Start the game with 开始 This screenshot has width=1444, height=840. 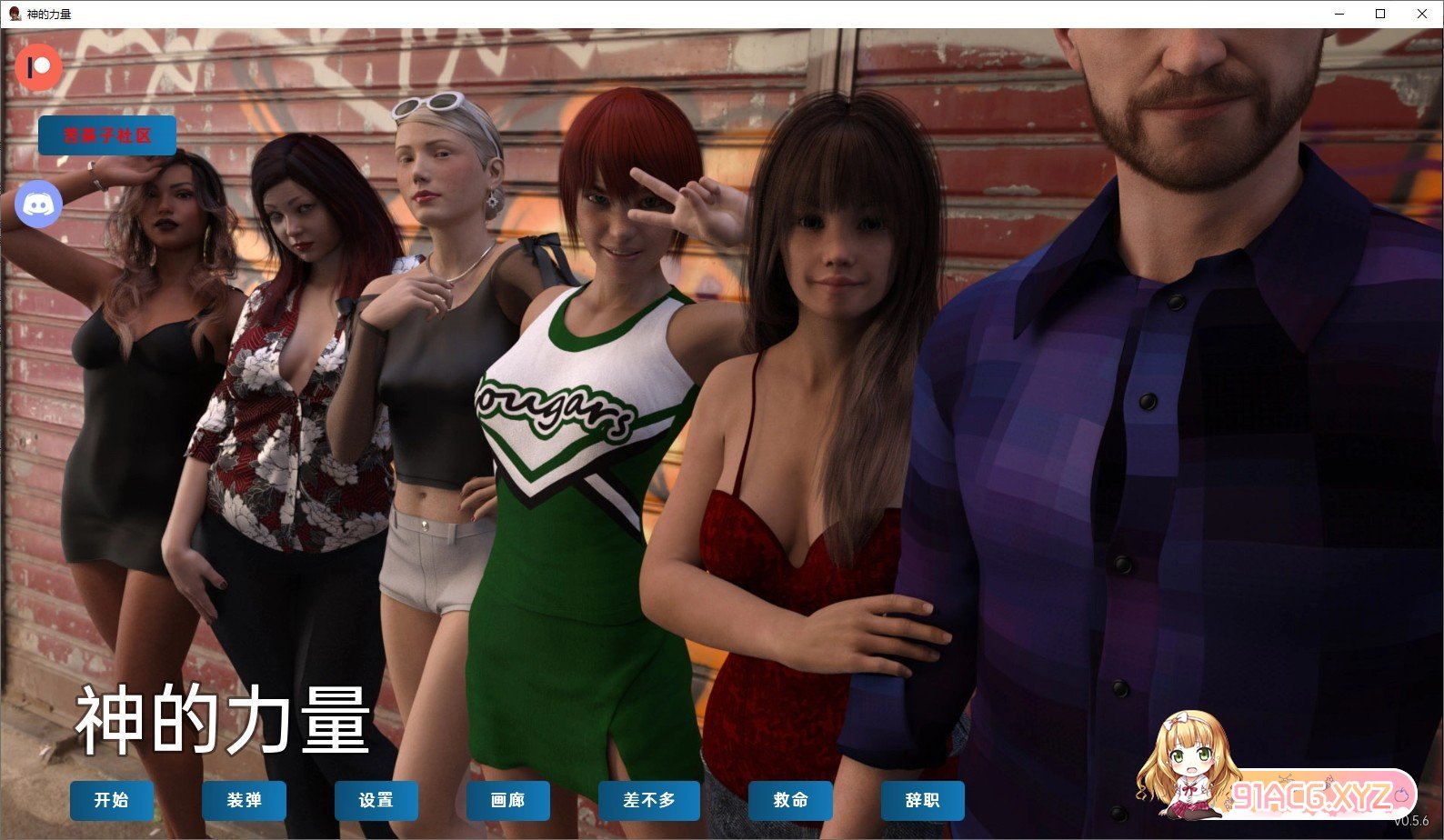point(112,801)
